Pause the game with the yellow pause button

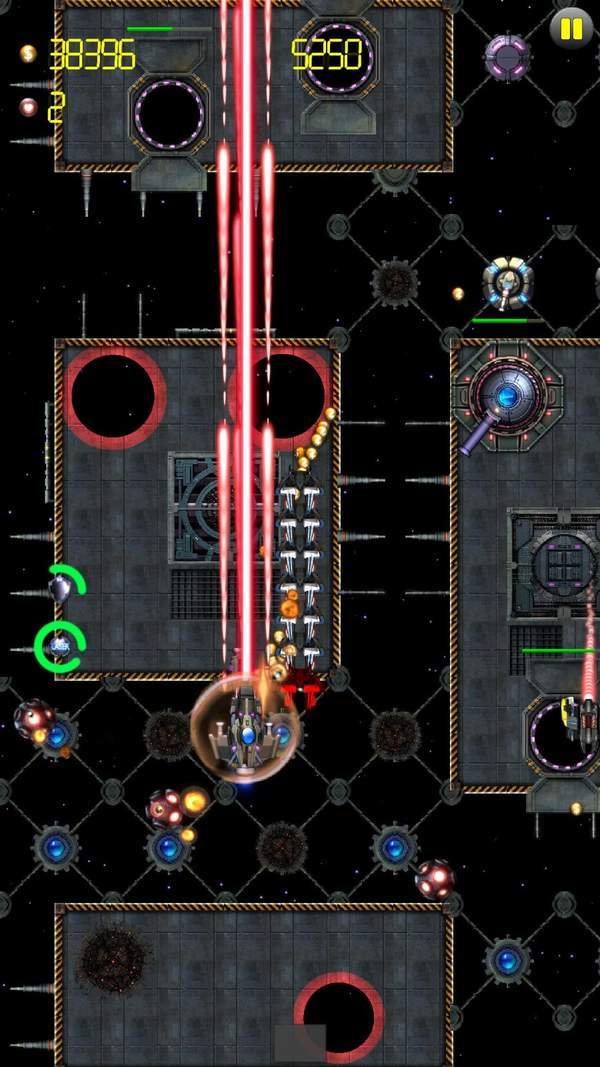(571, 29)
